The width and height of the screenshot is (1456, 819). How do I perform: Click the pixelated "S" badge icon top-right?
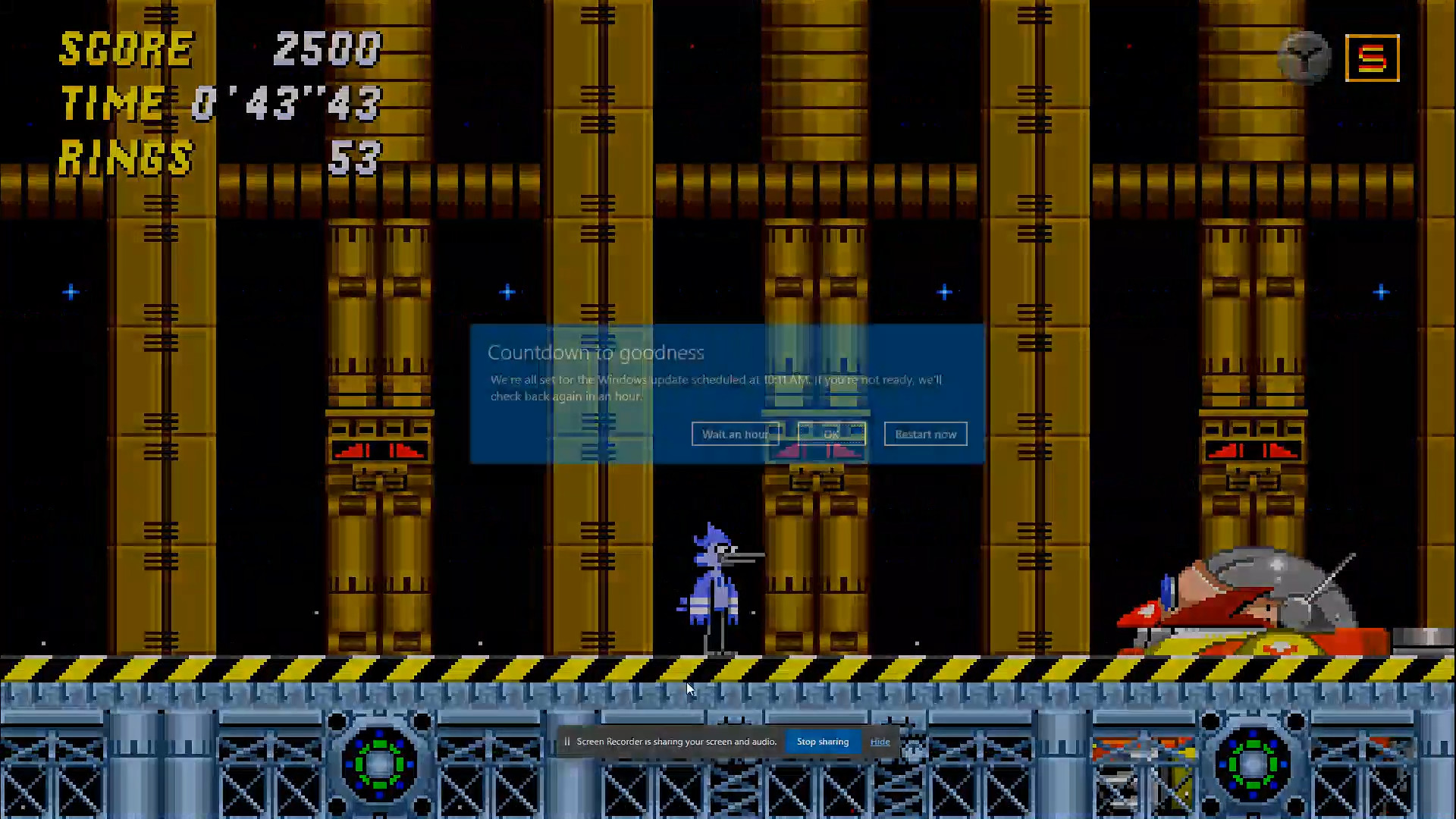tap(1371, 57)
